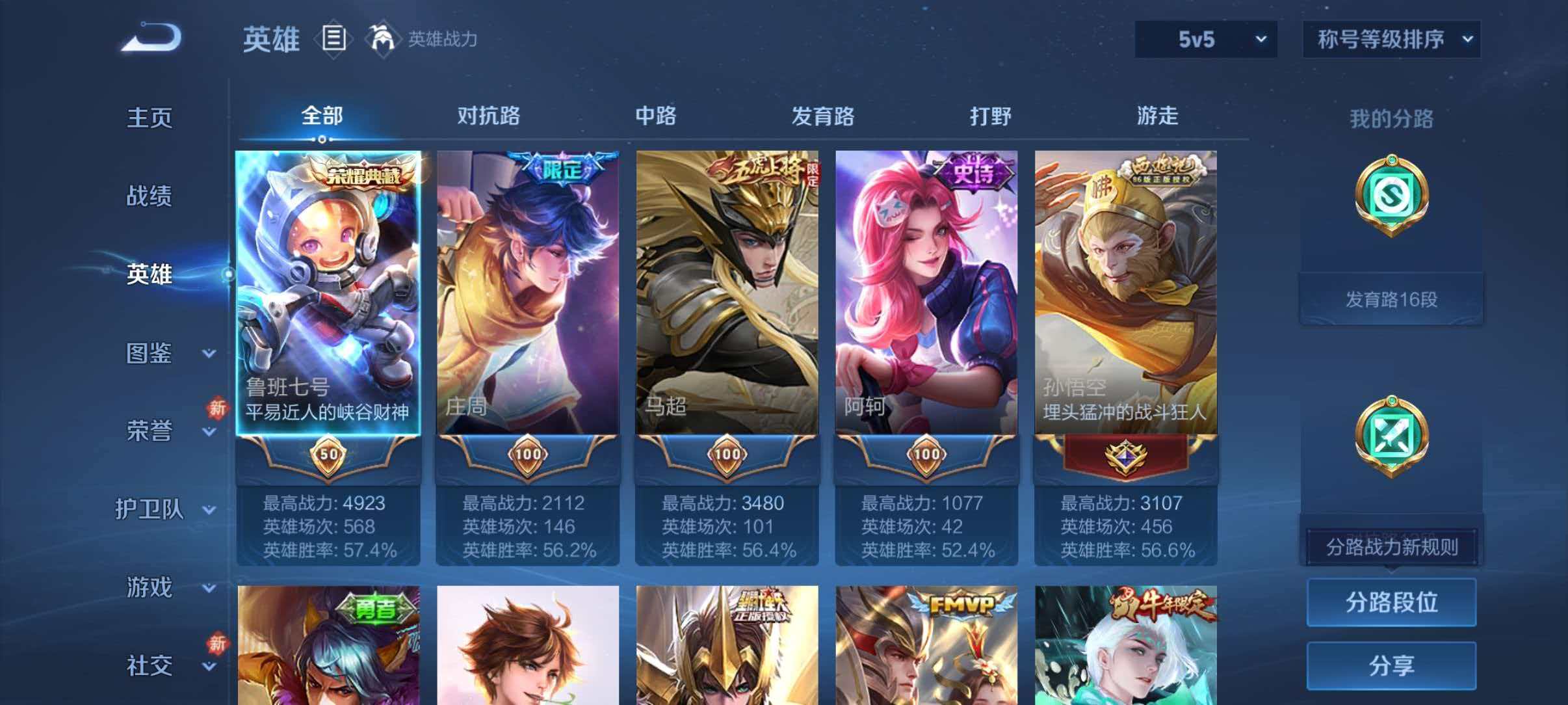The image size is (1568, 705).
Task: Click the 史诗 badge on 阿轲 card
Action: (x=968, y=170)
